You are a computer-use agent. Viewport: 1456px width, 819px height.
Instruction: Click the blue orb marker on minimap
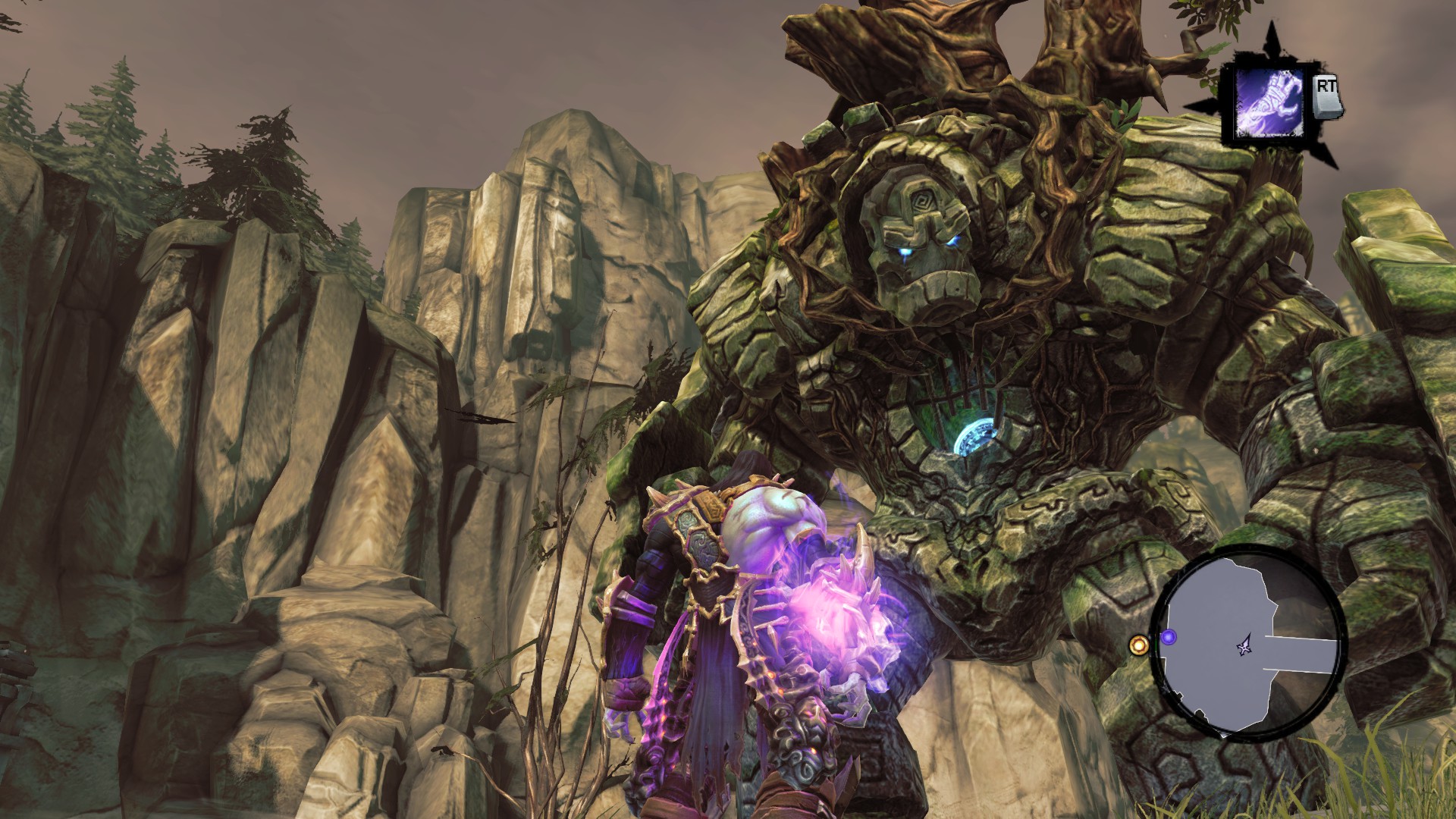click(1169, 637)
